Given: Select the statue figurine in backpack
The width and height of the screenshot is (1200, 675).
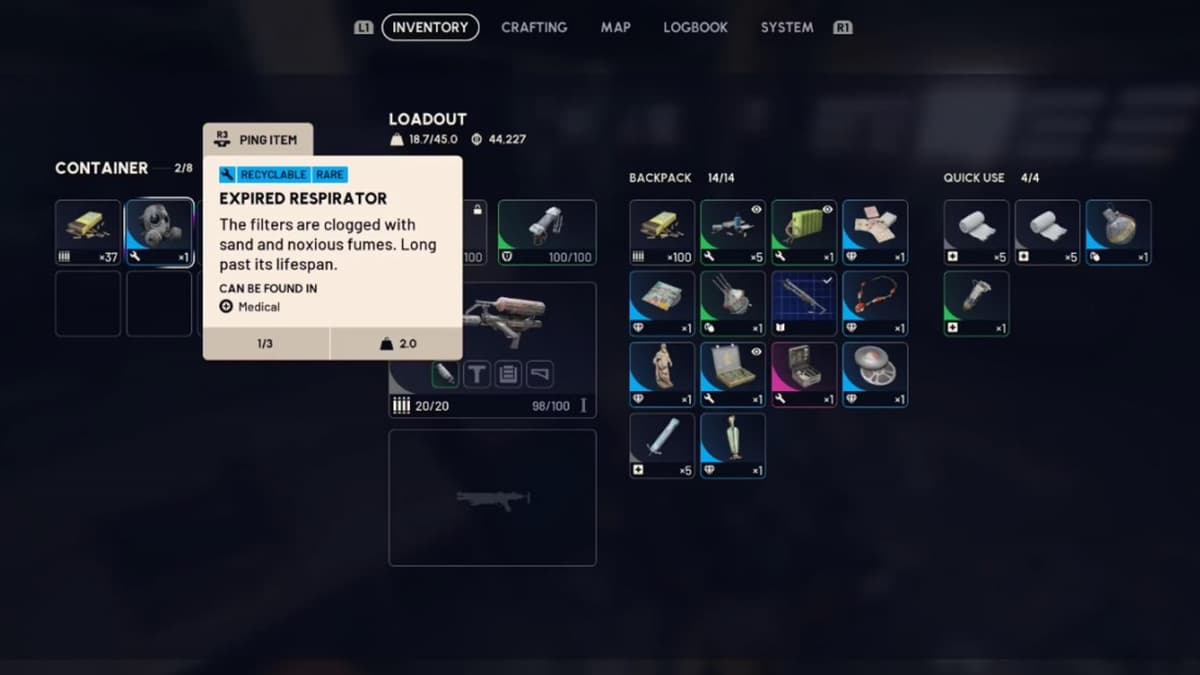Looking at the screenshot, I should [662, 374].
